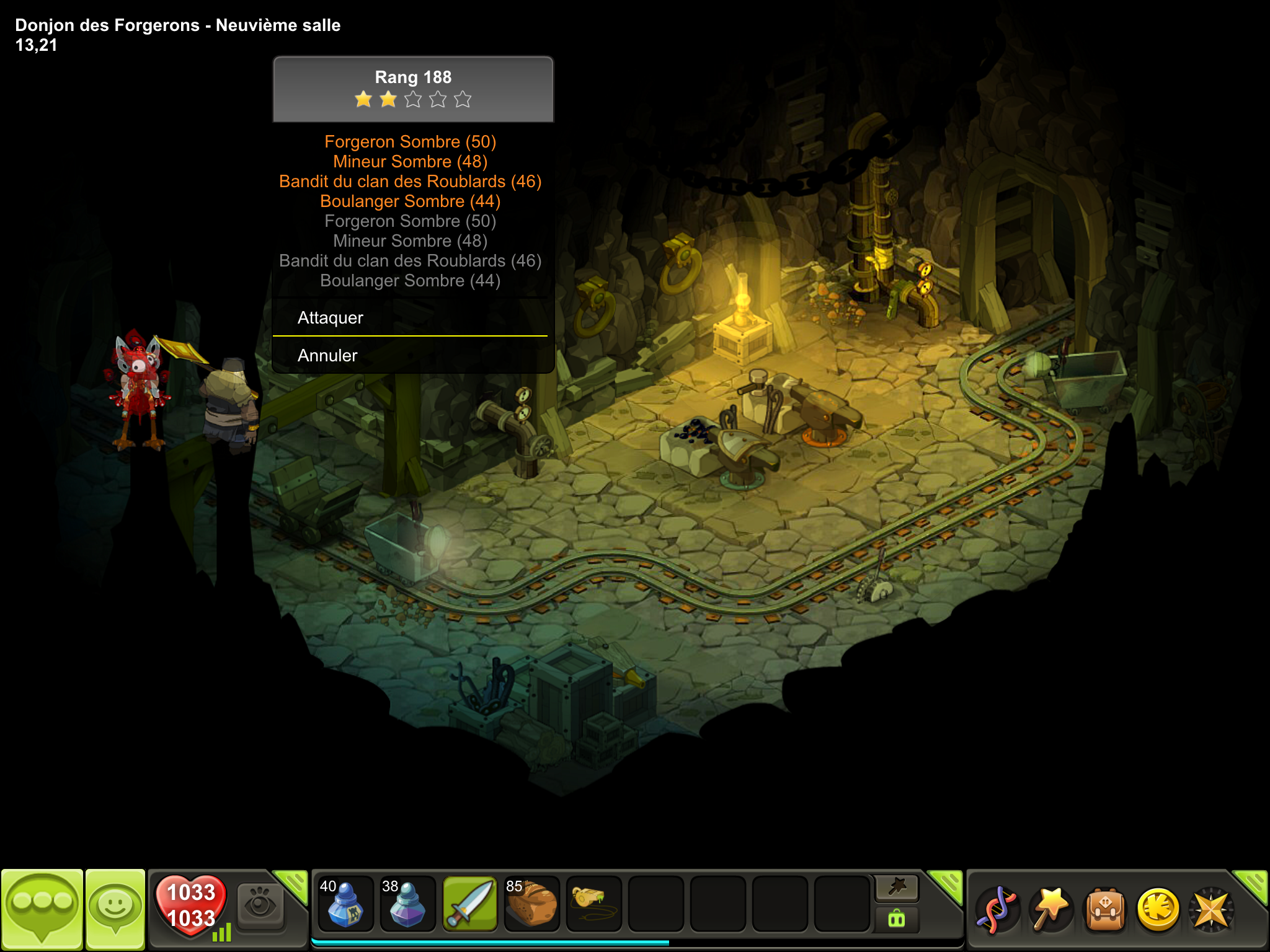Use the bread item with count 85

point(531,904)
